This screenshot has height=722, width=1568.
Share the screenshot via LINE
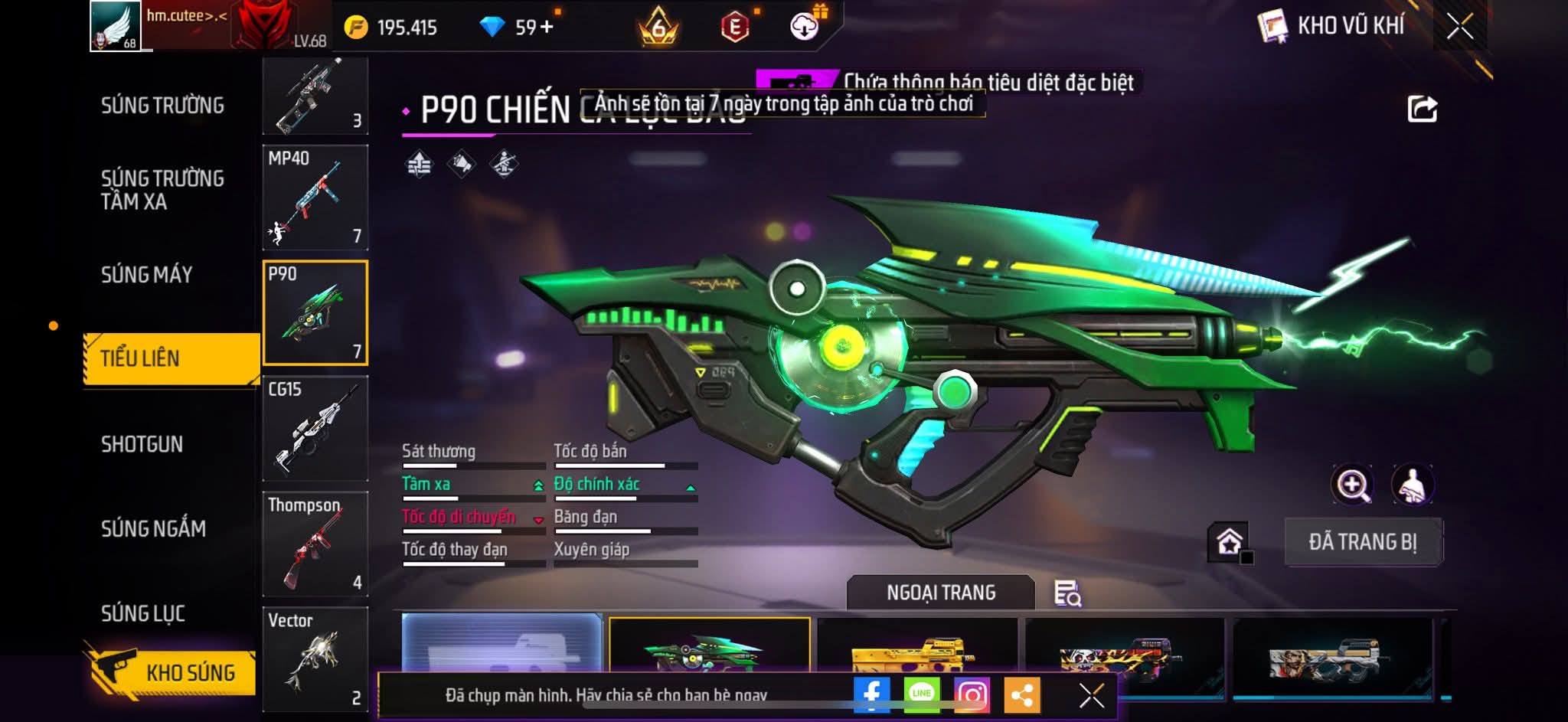point(922,694)
